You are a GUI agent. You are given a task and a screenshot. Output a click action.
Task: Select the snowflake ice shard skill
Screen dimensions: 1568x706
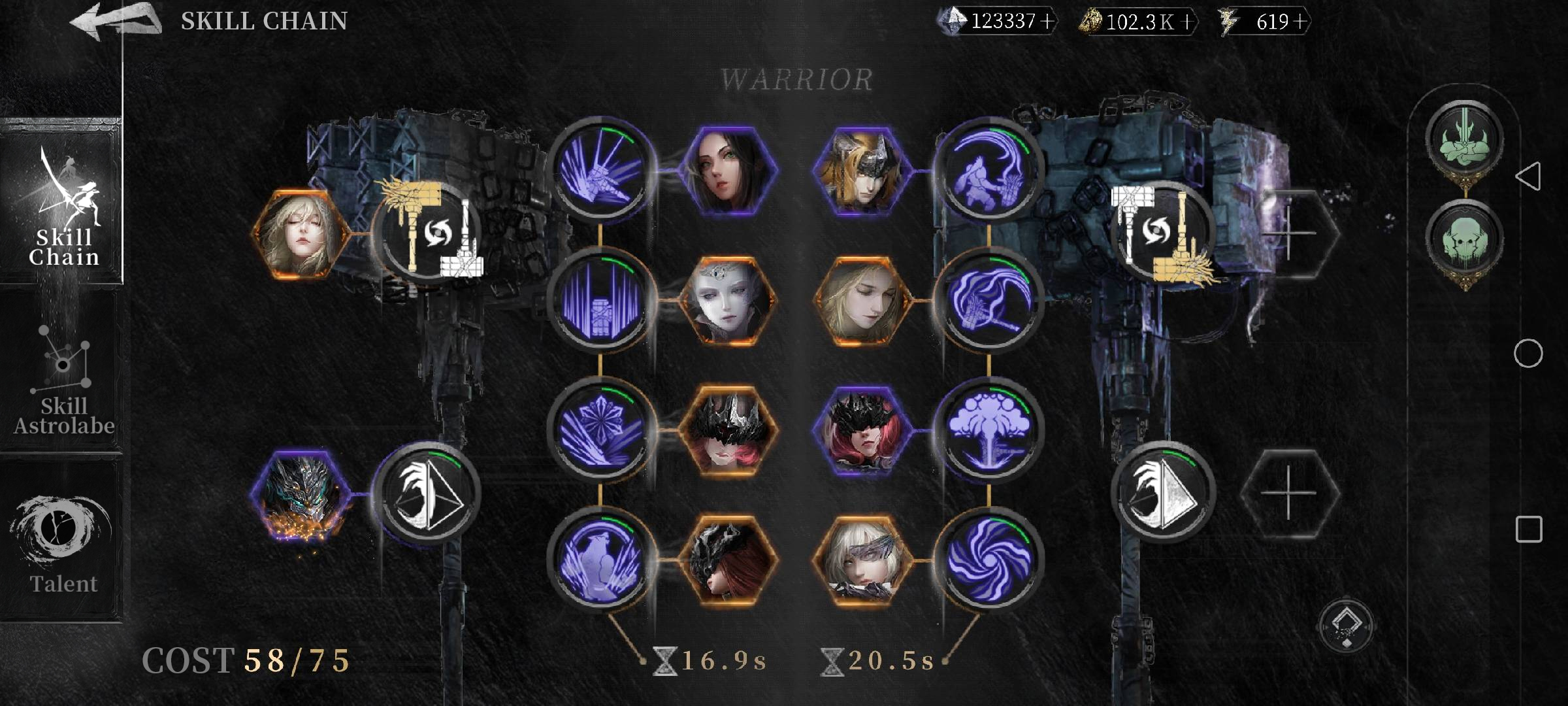(600, 428)
